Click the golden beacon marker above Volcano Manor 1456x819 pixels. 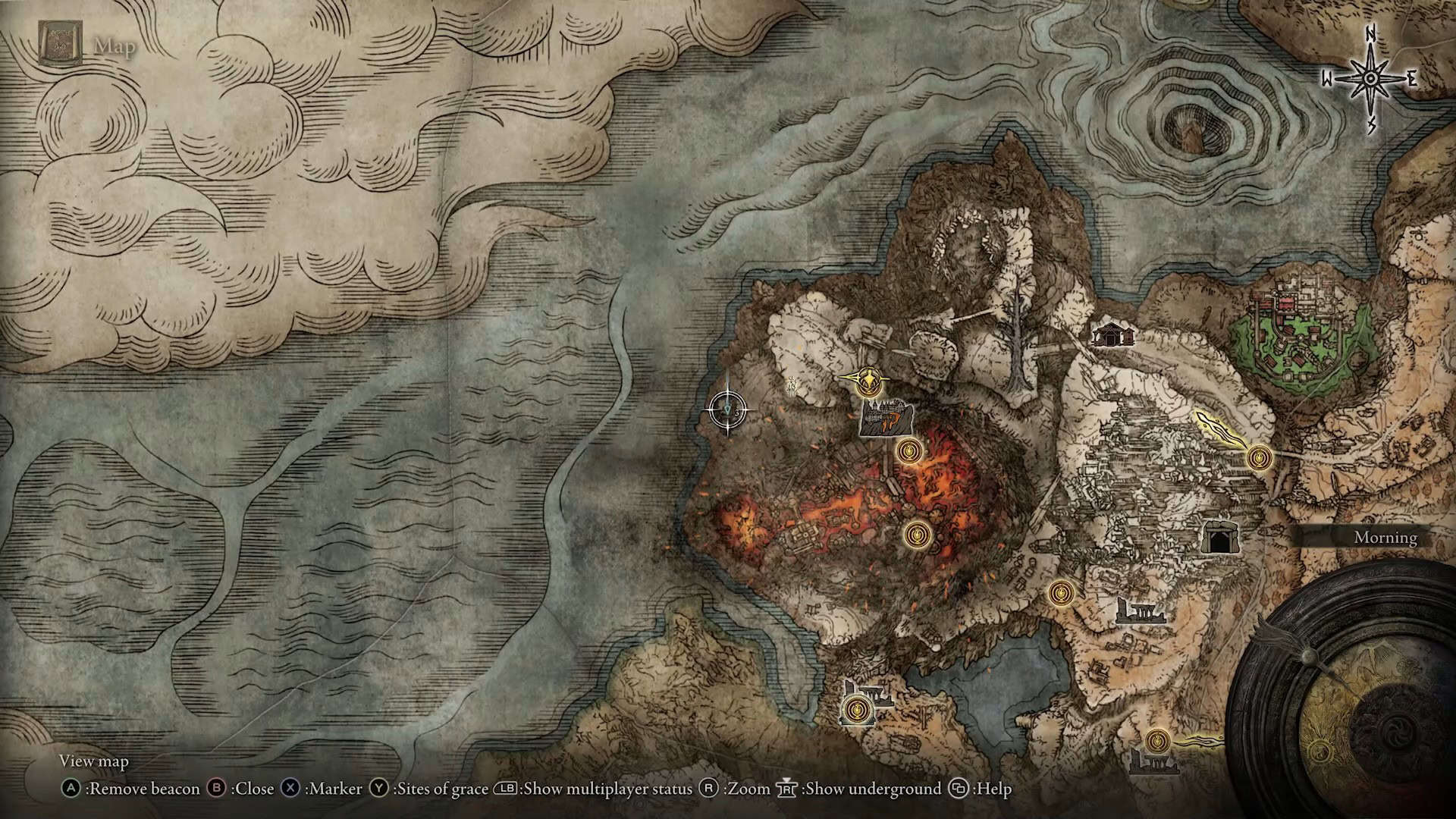click(868, 379)
